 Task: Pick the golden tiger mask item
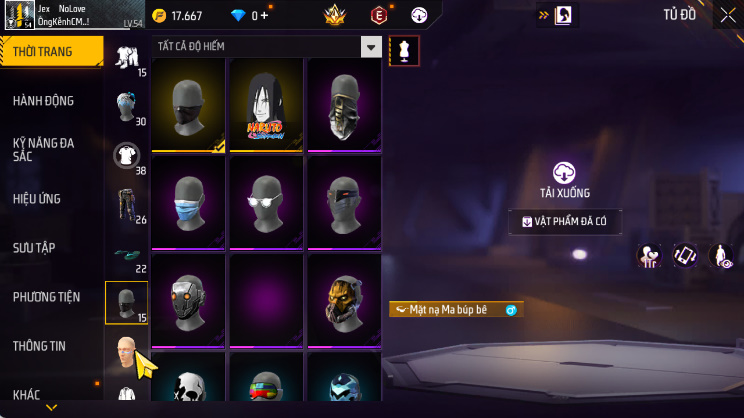pyautogui.click(x=344, y=298)
